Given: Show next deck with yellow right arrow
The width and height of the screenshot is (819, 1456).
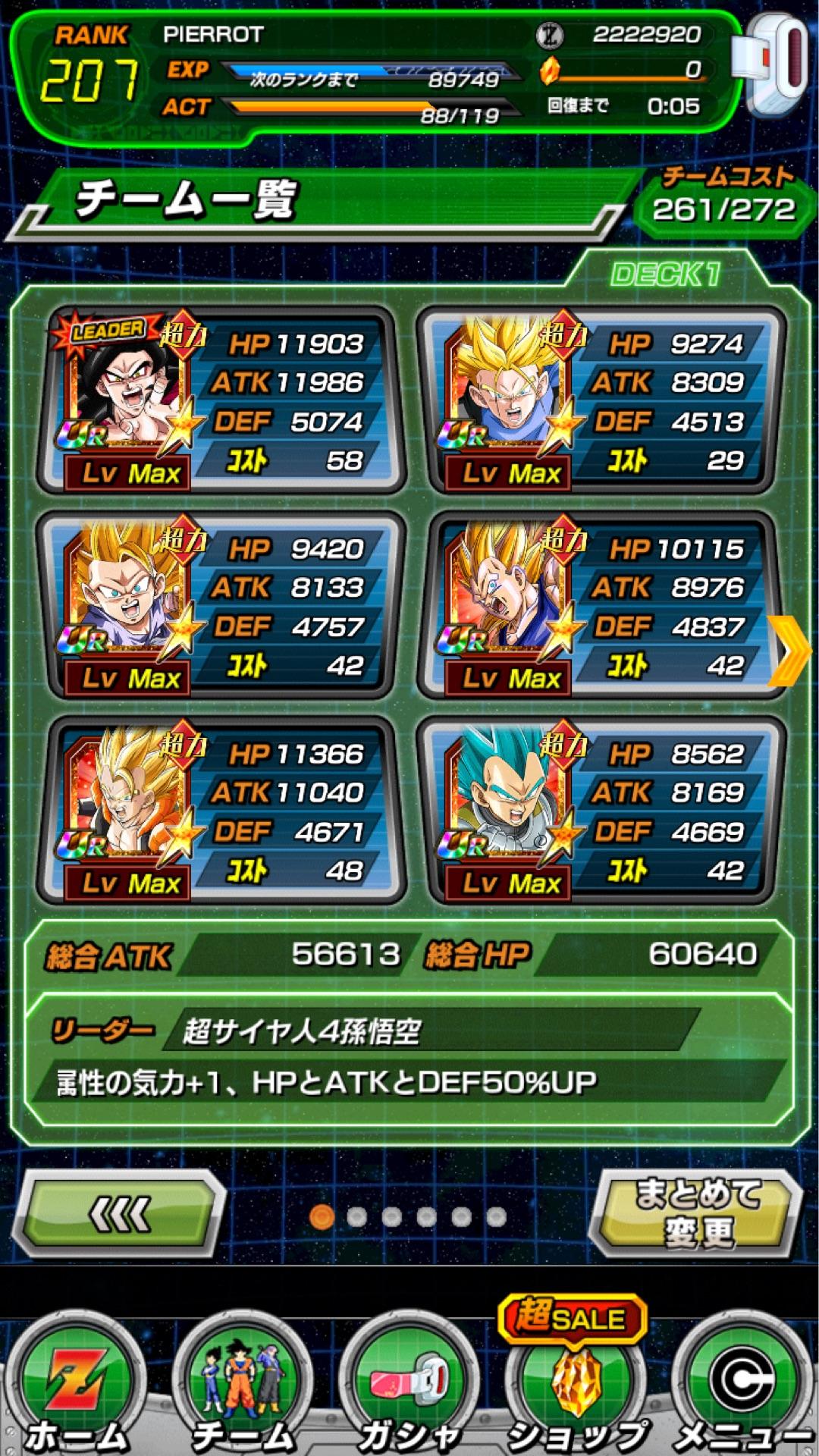Looking at the screenshot, I should [x=790, y=651].
